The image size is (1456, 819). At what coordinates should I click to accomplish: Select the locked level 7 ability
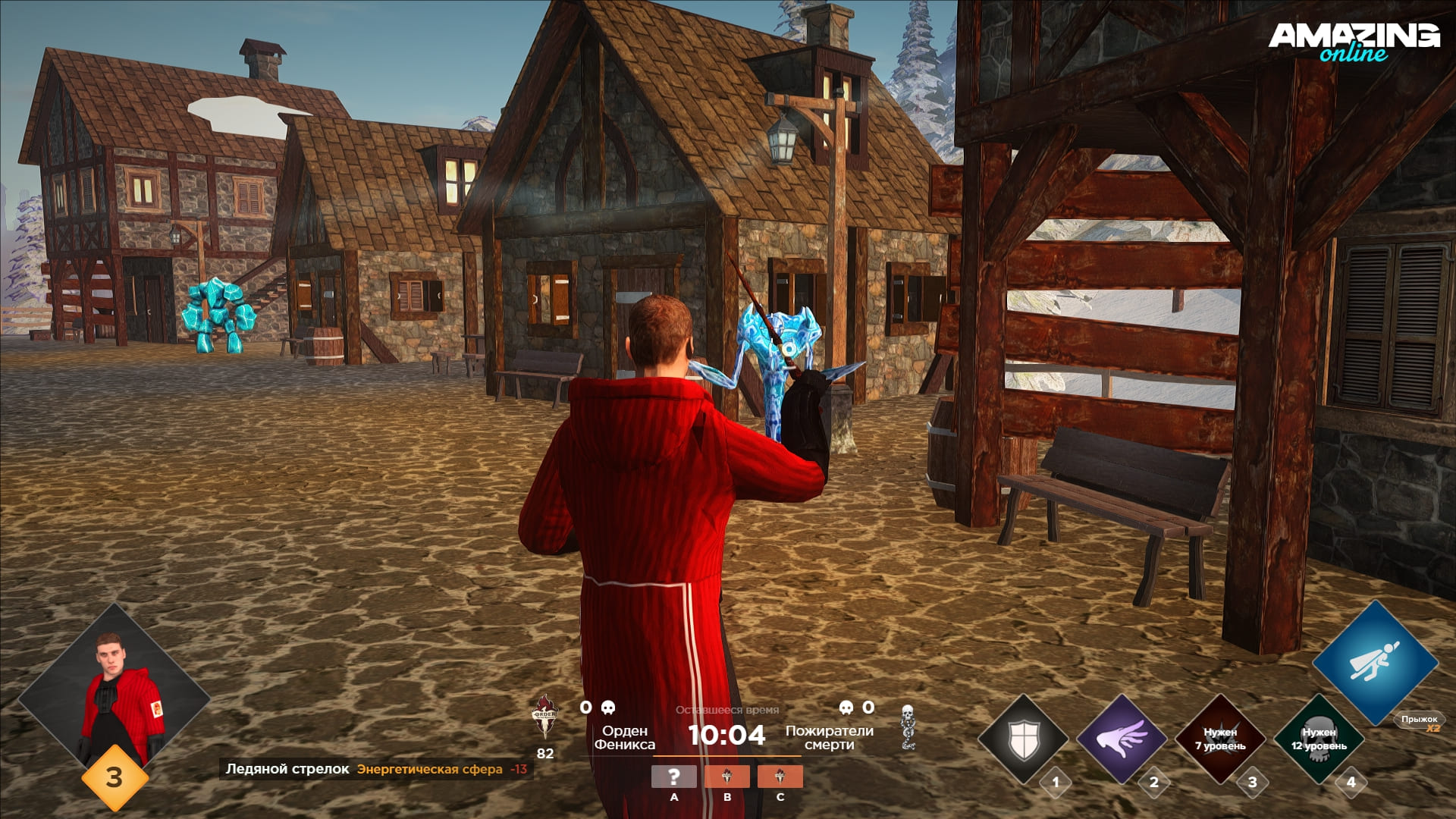1220,739
